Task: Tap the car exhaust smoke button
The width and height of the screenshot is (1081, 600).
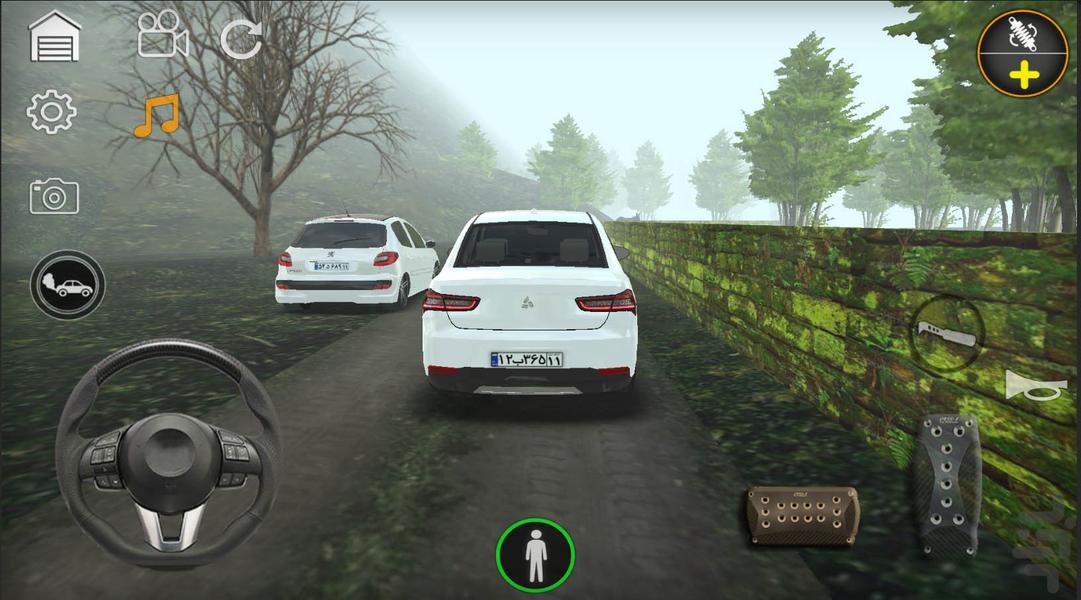Action: (67, 285)
